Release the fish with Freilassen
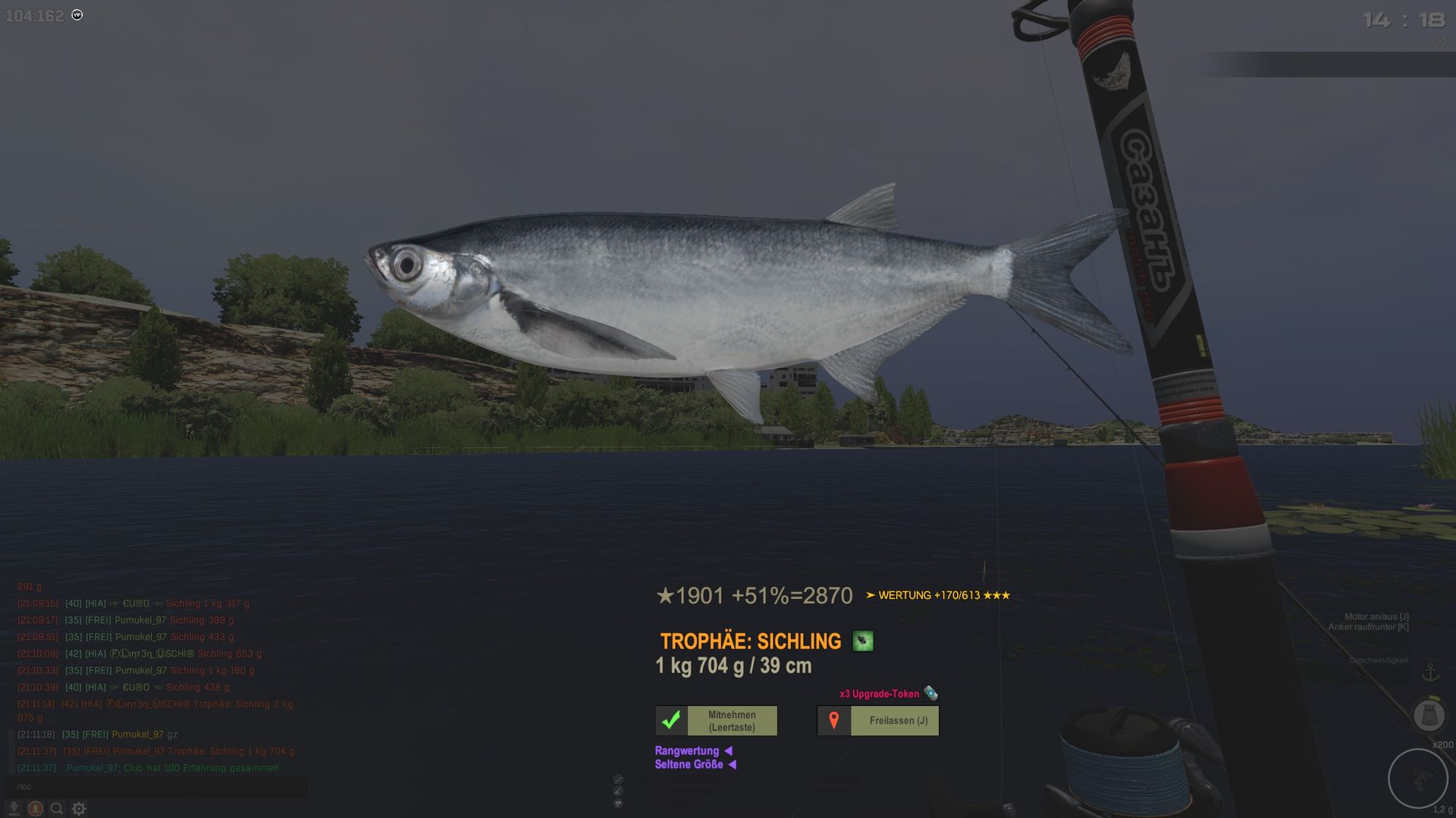The image size is (1456, 818). (x=878, y=720)
